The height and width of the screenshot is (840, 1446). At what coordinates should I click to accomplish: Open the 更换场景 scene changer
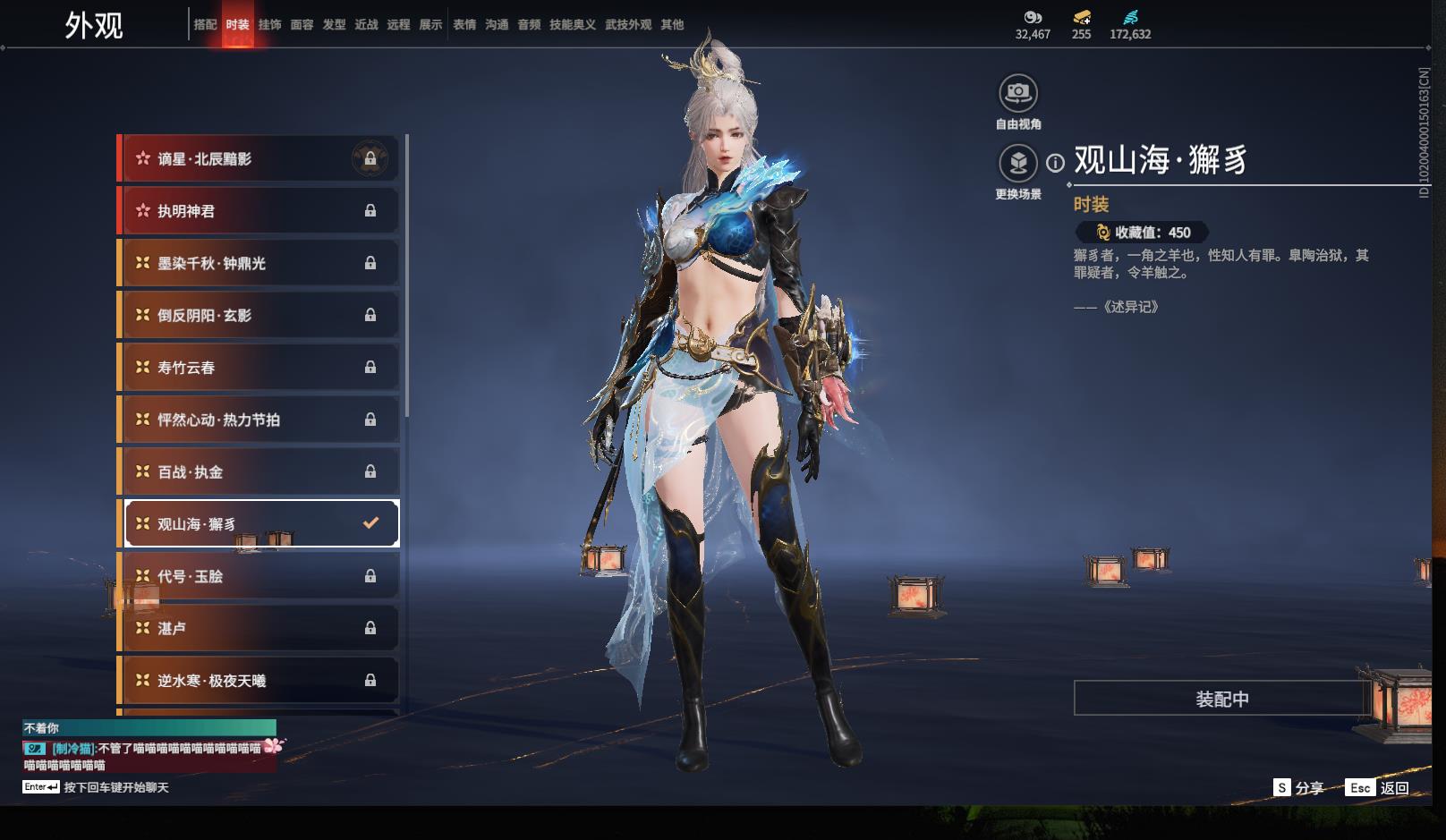pos(1017,164)
